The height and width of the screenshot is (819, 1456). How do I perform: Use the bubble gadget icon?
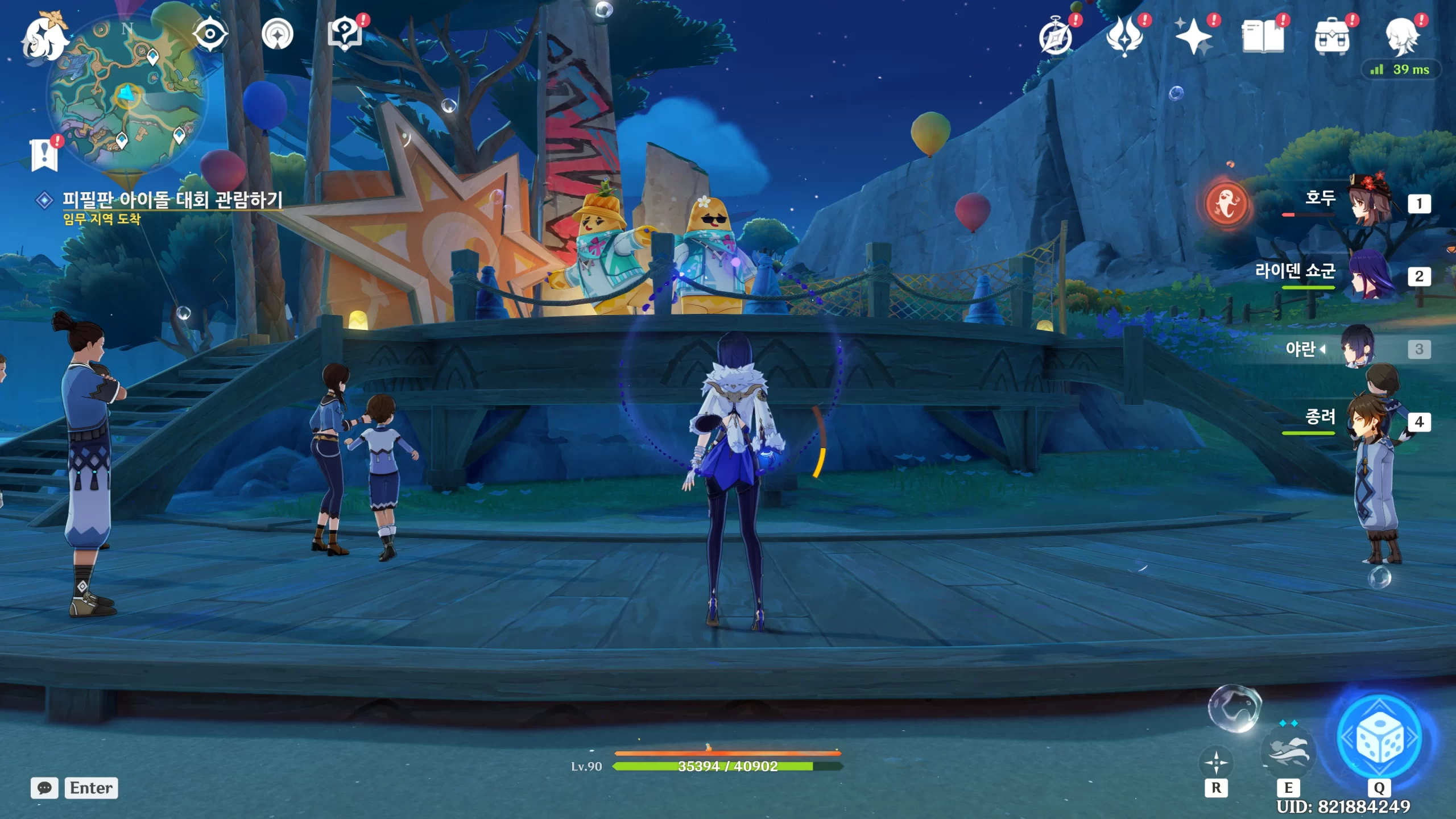pyautogui.click(x=1234, y=708)
